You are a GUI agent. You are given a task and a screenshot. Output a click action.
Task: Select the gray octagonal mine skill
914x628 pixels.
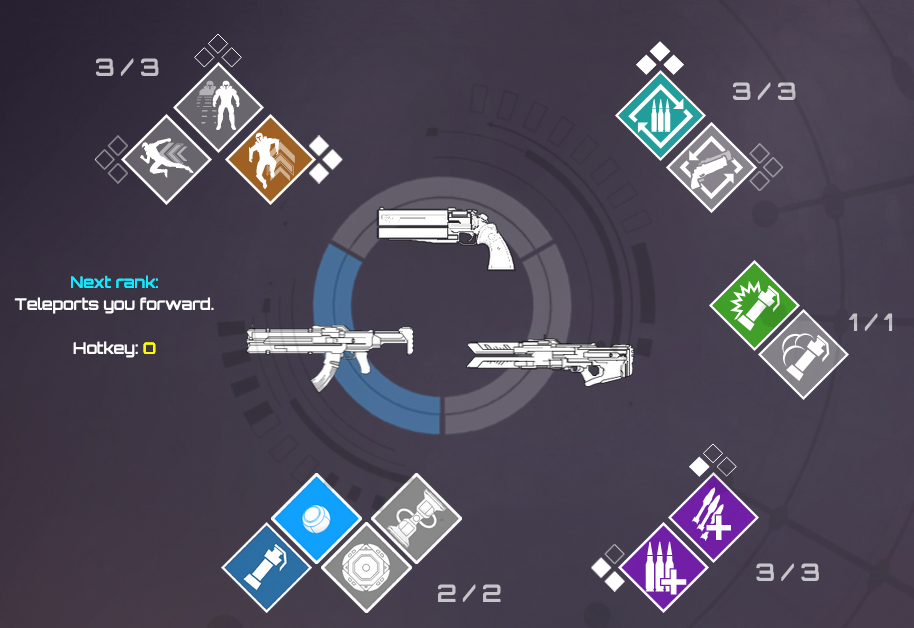pyautogui.click(x=366, y=567)
